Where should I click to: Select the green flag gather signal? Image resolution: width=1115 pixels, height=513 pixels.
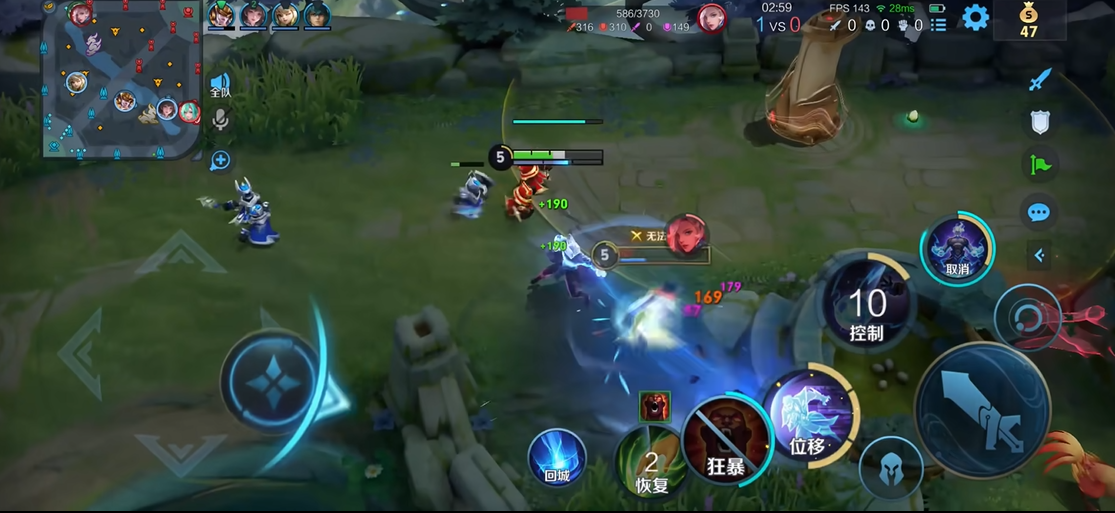click(x=1040, y=165)
